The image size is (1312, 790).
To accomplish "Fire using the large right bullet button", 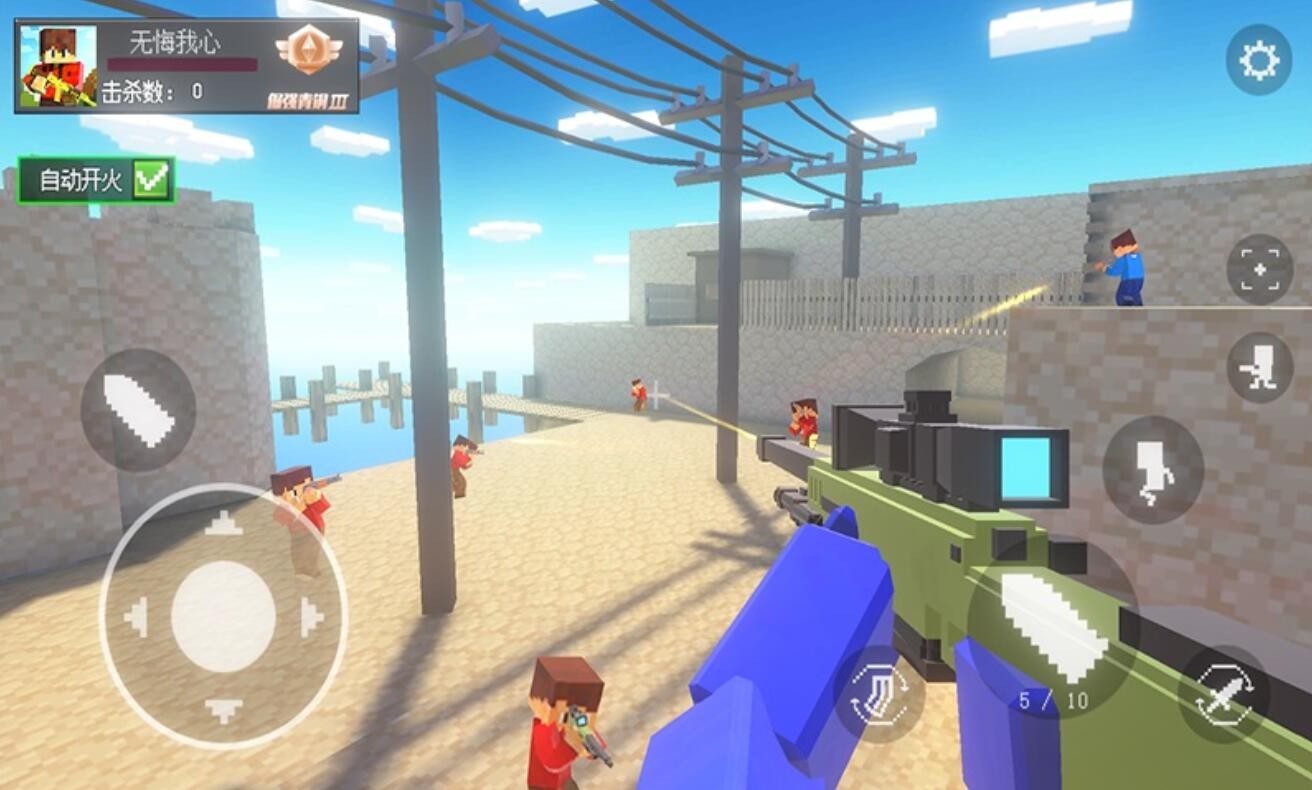I will [x=1052, y=627].
